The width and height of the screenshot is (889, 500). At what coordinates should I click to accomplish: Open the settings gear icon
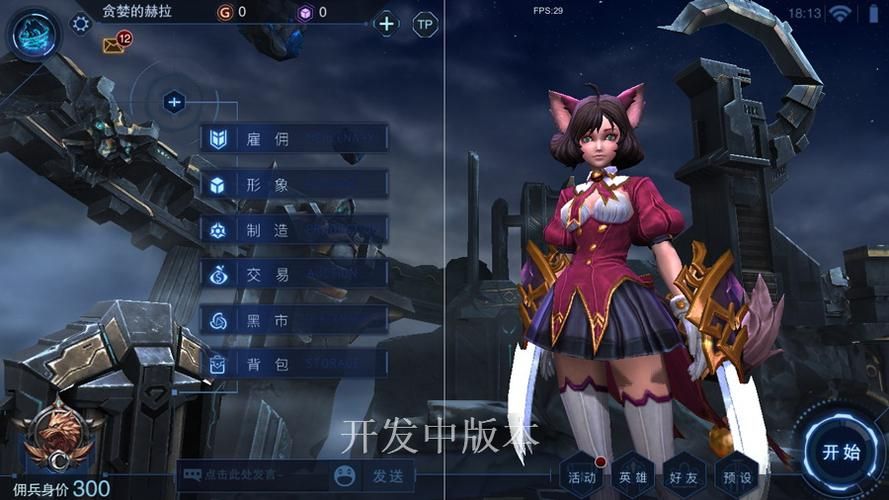pyautogui.click(x=81, y=23)
